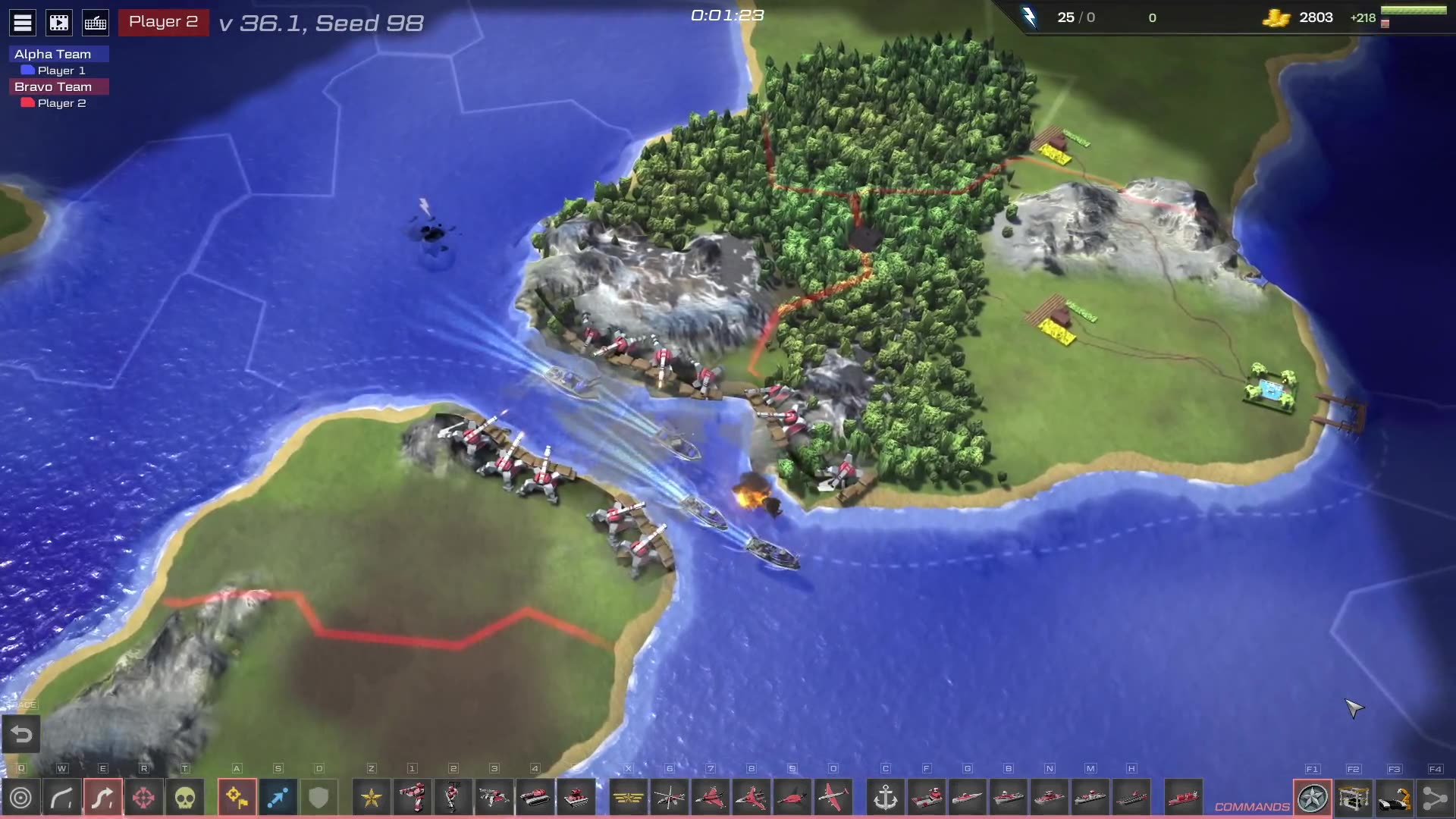Screen dimensions: 1456x819
Task: Open the hamburger main menu
Action: tap(23, 23)
